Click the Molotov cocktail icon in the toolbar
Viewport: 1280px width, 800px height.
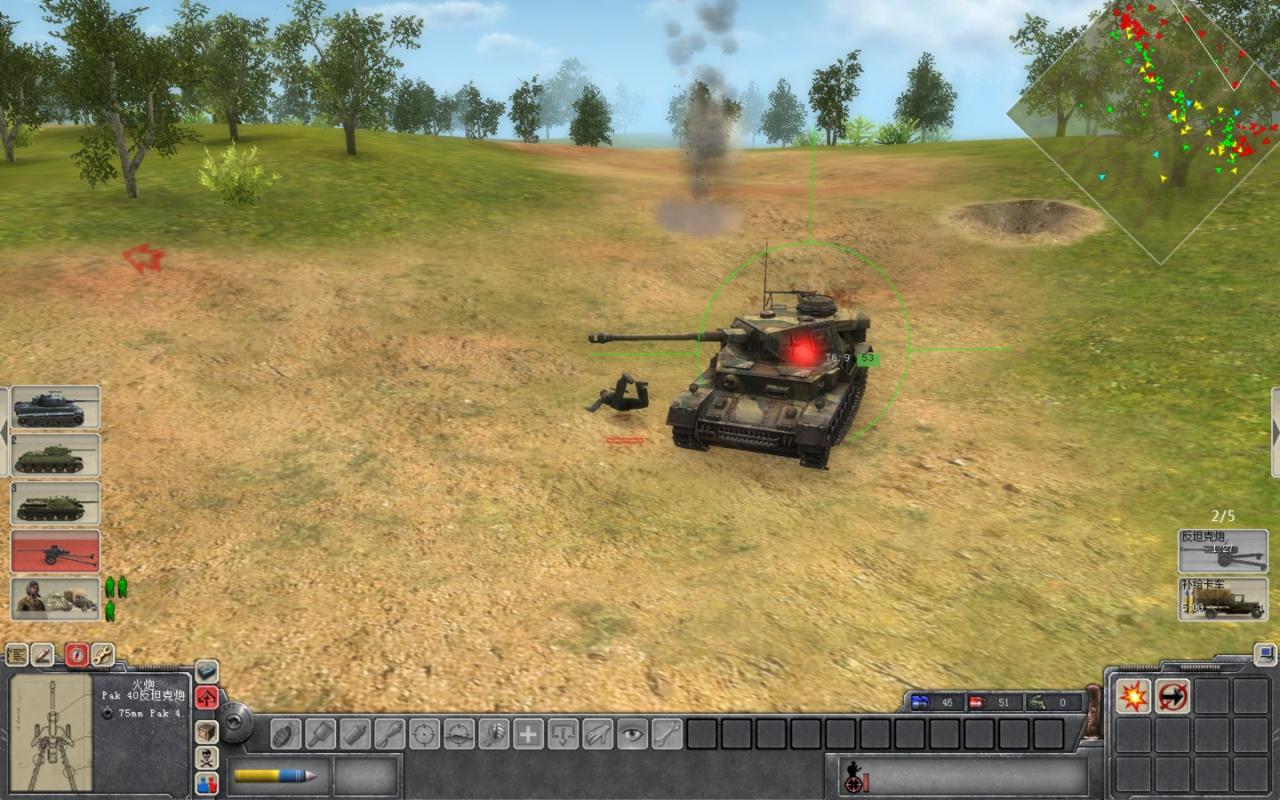click(x=354, y=733)
